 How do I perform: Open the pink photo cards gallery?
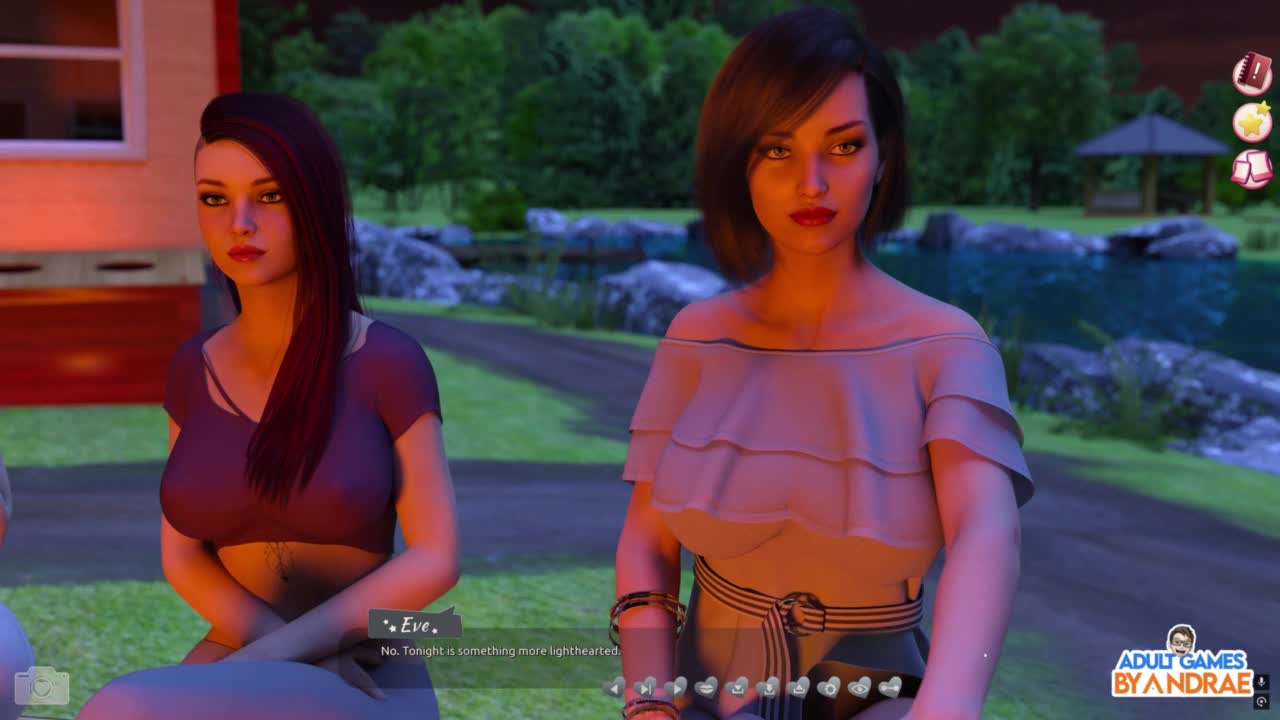coord(1252,169)
